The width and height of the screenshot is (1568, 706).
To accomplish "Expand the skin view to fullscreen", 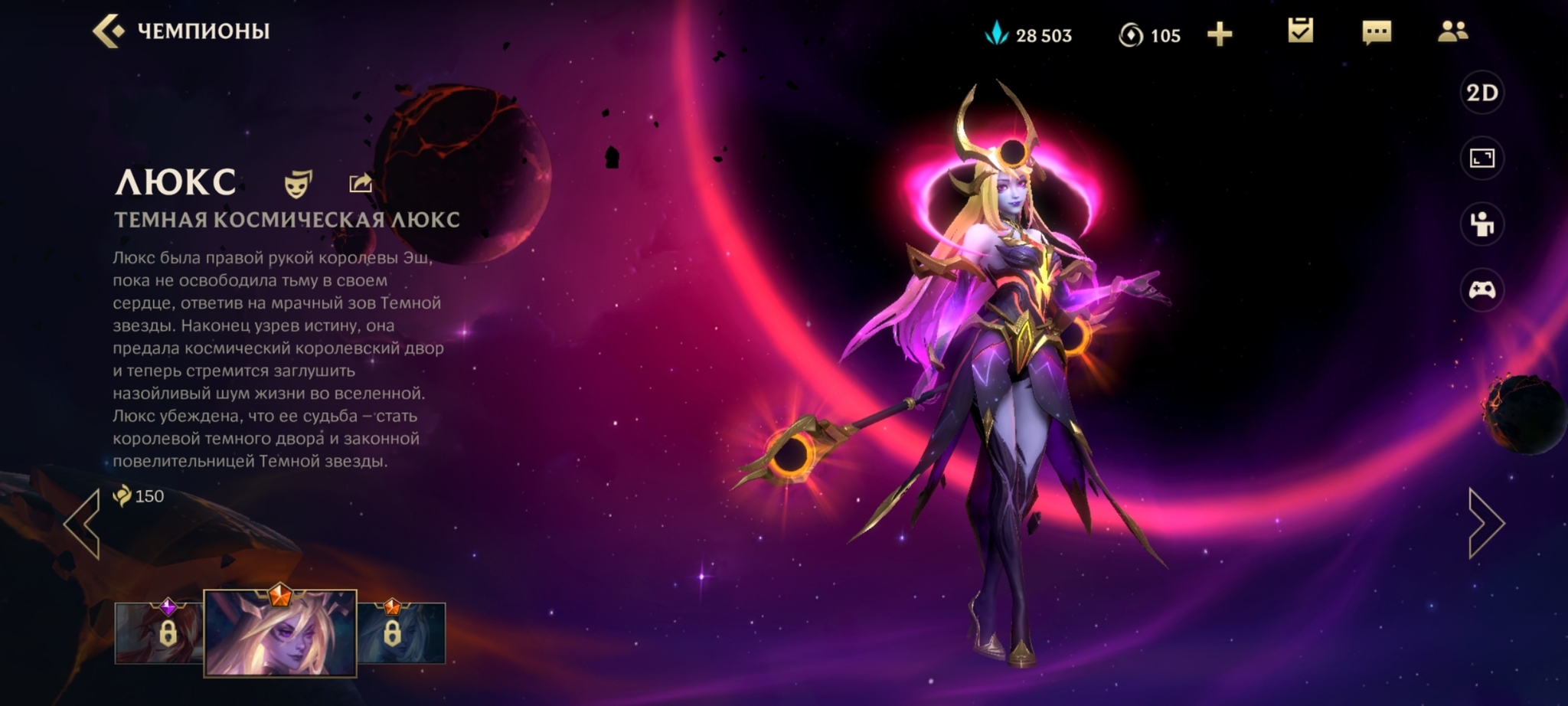I will coord(1481,159).
